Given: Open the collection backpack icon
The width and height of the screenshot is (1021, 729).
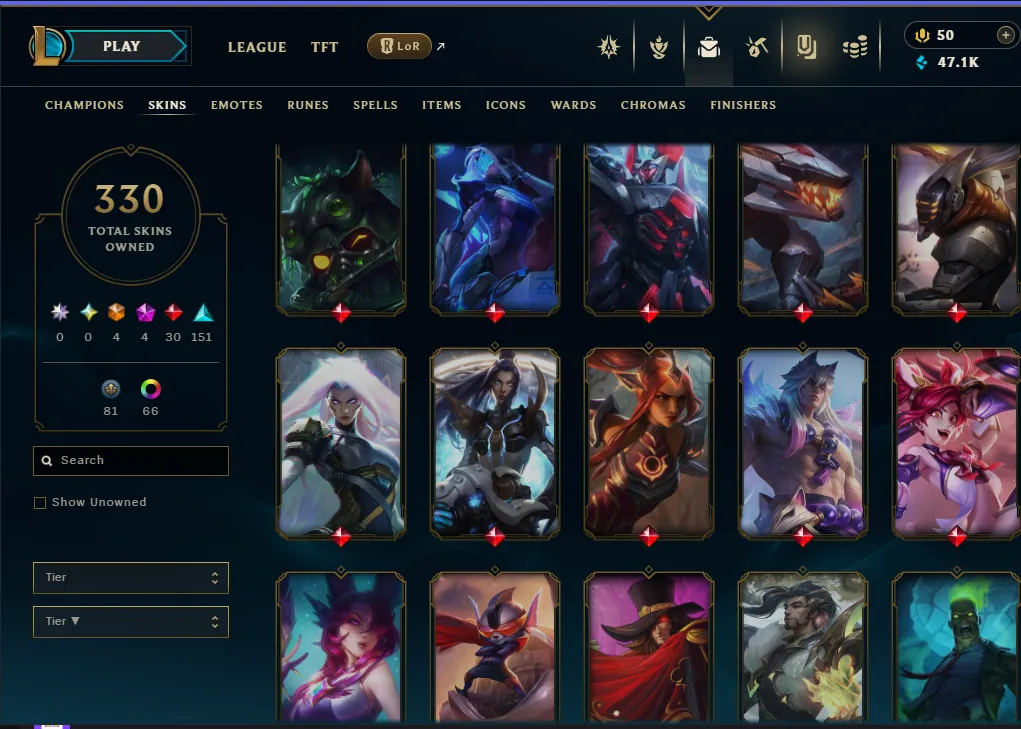Looking at the screenshot, I should tap(709, 47).
